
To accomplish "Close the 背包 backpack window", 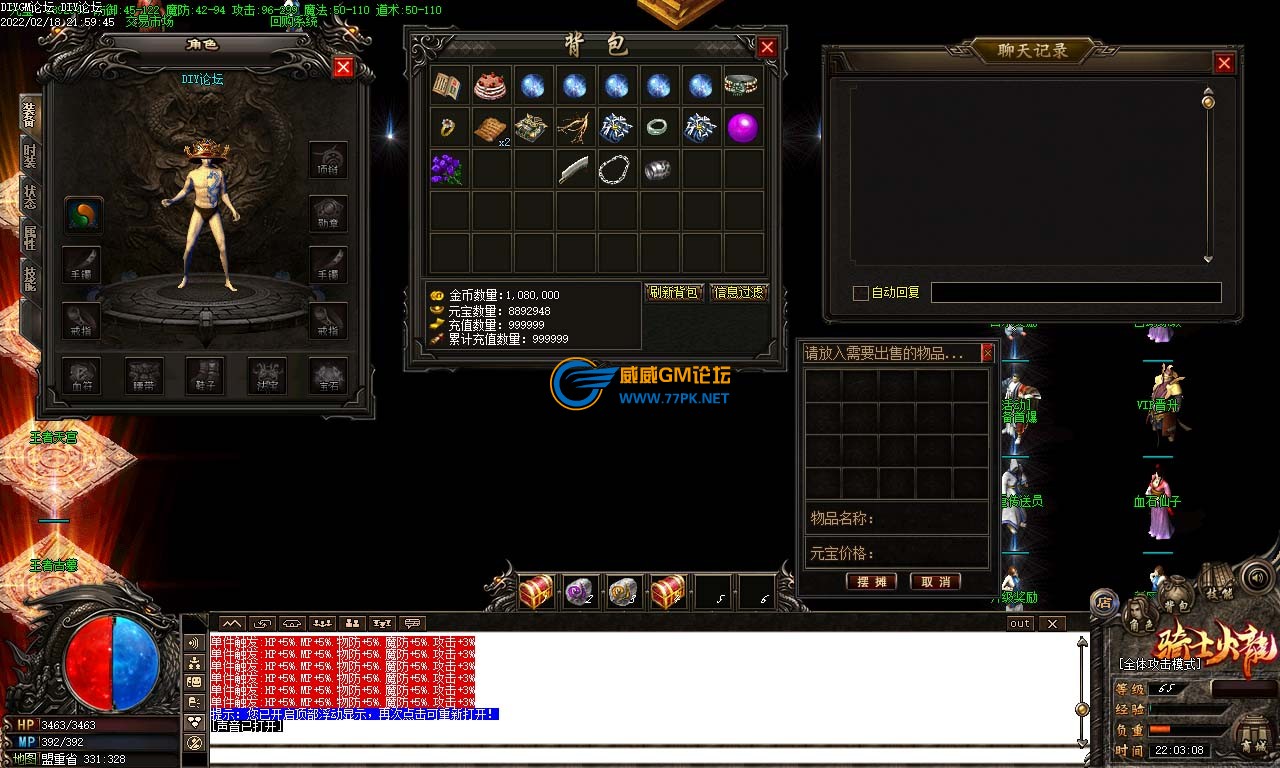I will pyautogui.click(x=767, y=47).
